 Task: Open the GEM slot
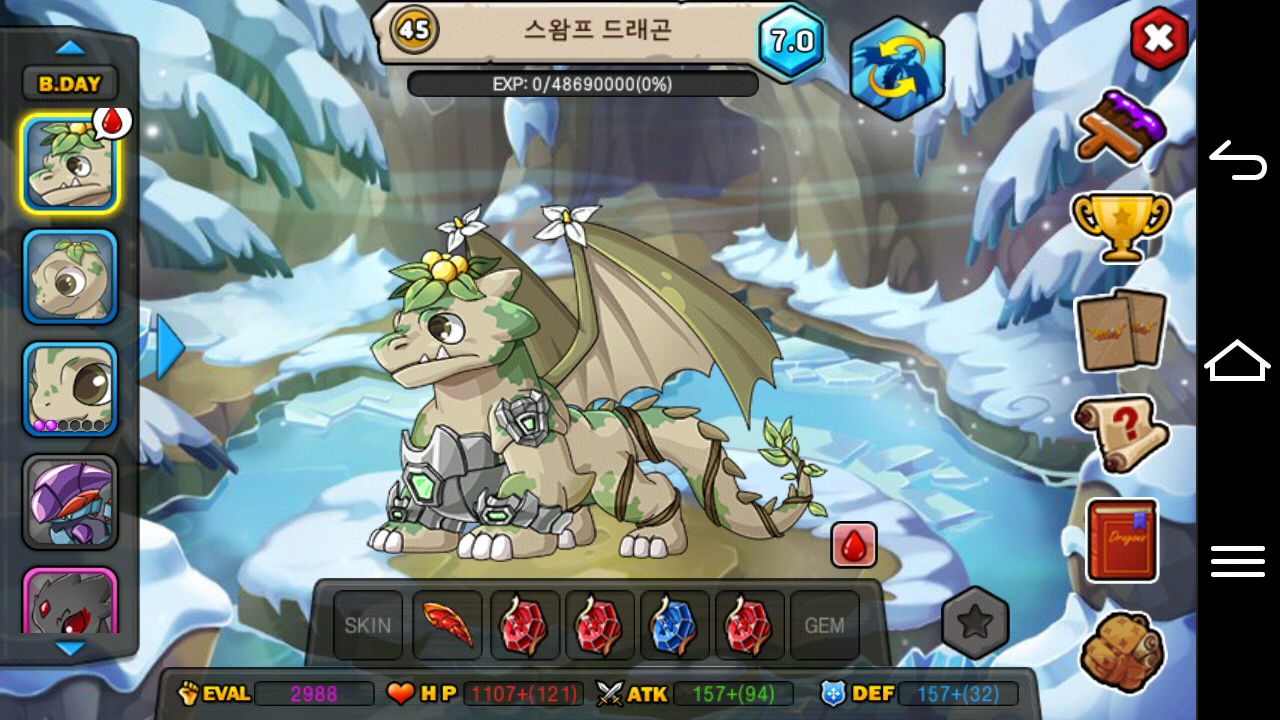coord(825,626)
